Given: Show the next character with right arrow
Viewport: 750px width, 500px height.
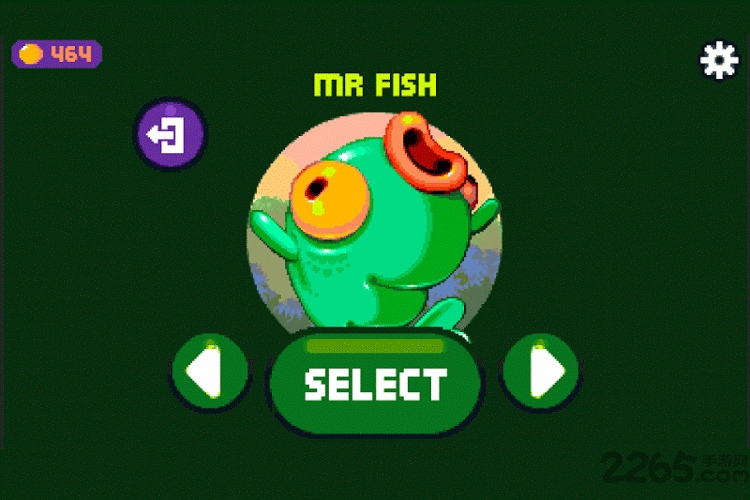Looking at the screenshot, I should tap(540, 373).
